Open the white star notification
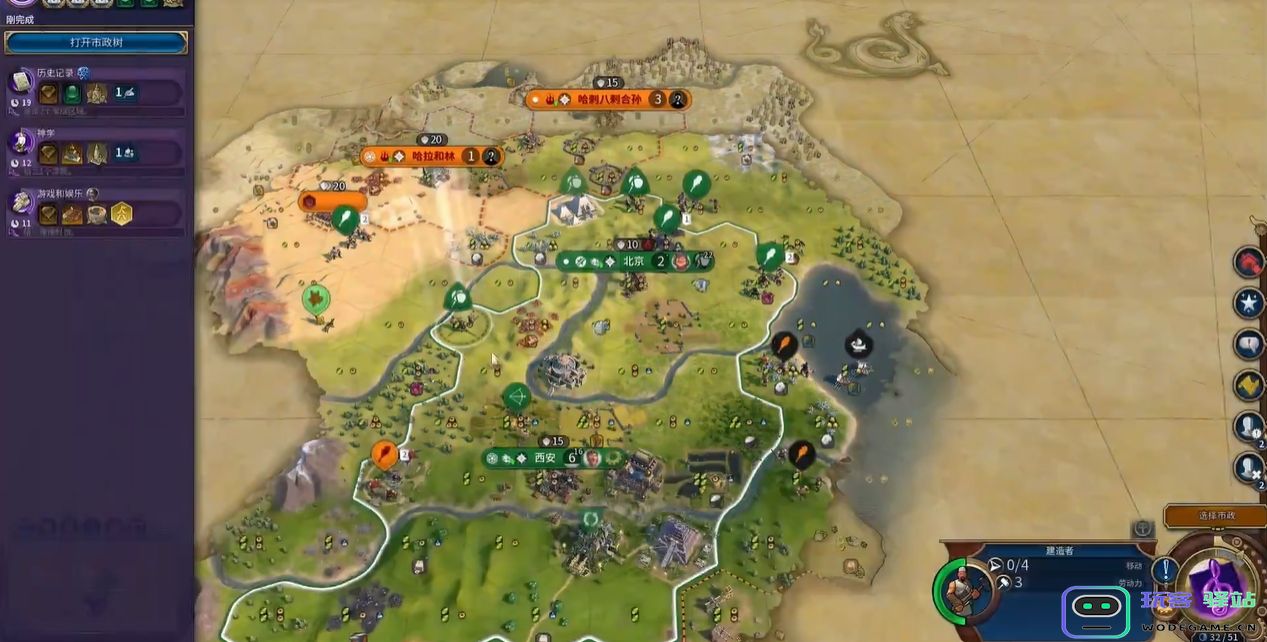The width and height of the screenshot is (1267, 642). point(1249,302)
